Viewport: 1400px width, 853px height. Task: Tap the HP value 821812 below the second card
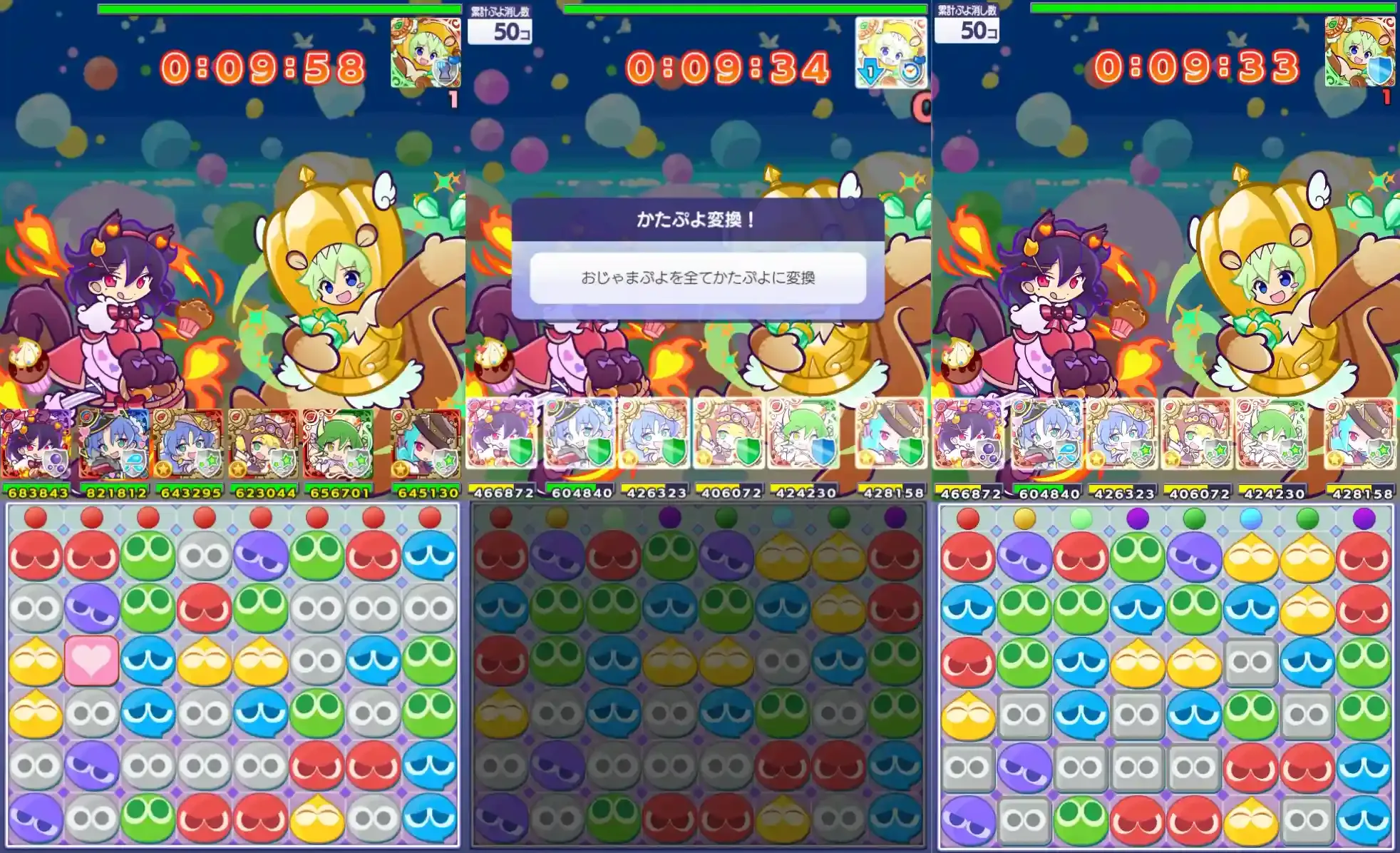click(116, 492)
